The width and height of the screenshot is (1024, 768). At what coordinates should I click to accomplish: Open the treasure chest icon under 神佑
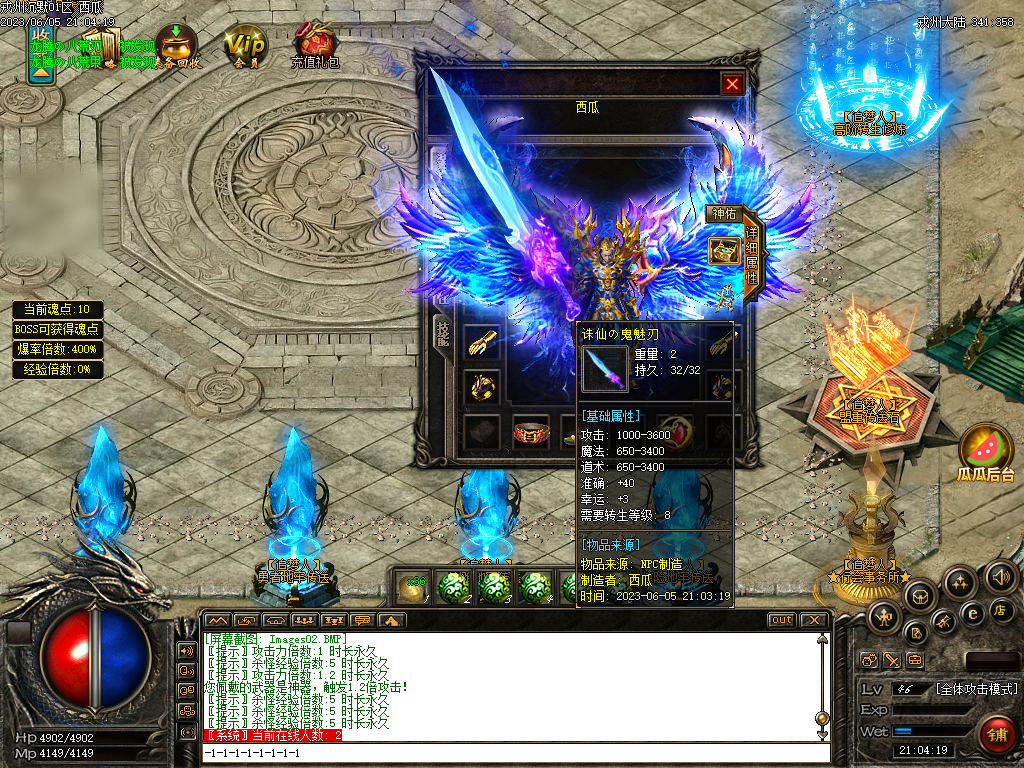(723, 250)
